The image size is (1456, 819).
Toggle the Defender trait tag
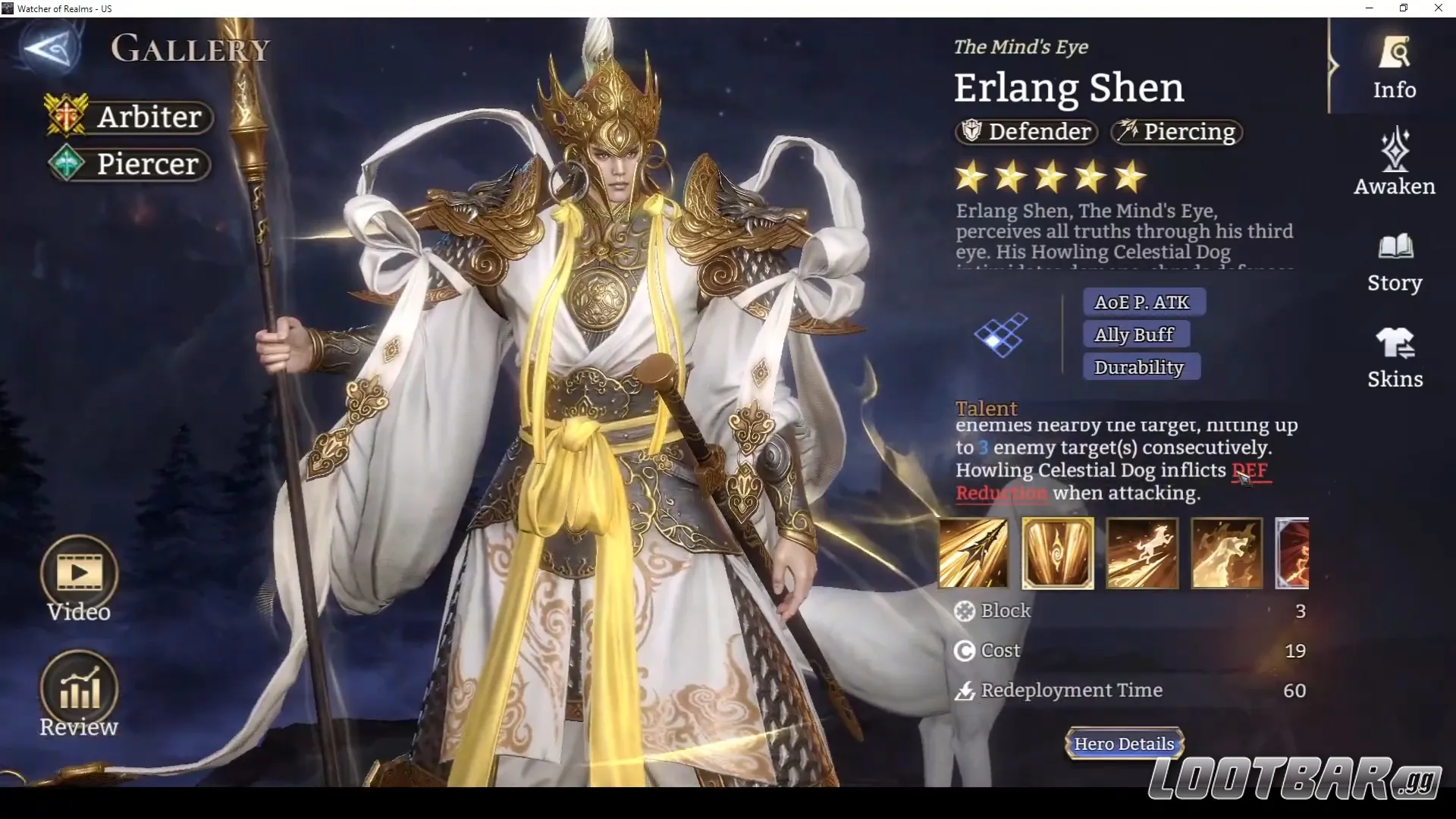click(1025, 131)
